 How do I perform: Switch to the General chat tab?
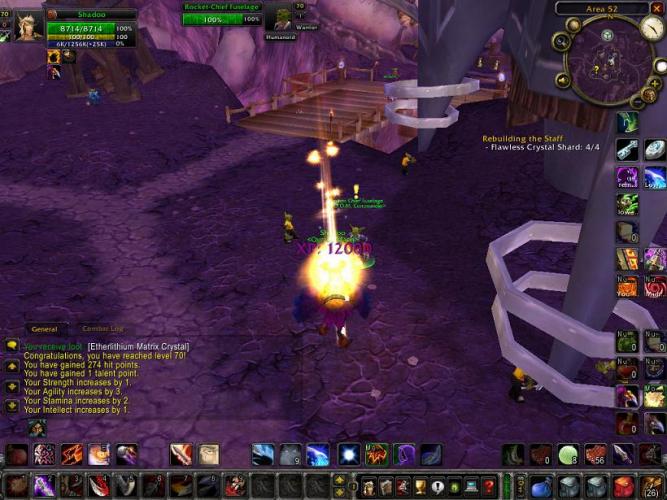click(x=44, y=328)
